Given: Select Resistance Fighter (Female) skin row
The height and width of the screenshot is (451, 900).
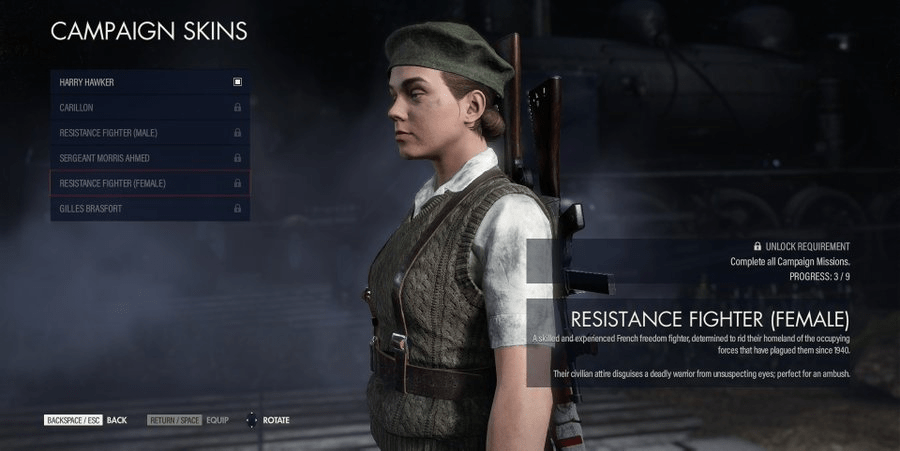Looking at the screenshot, I should [x=149, y=184].
